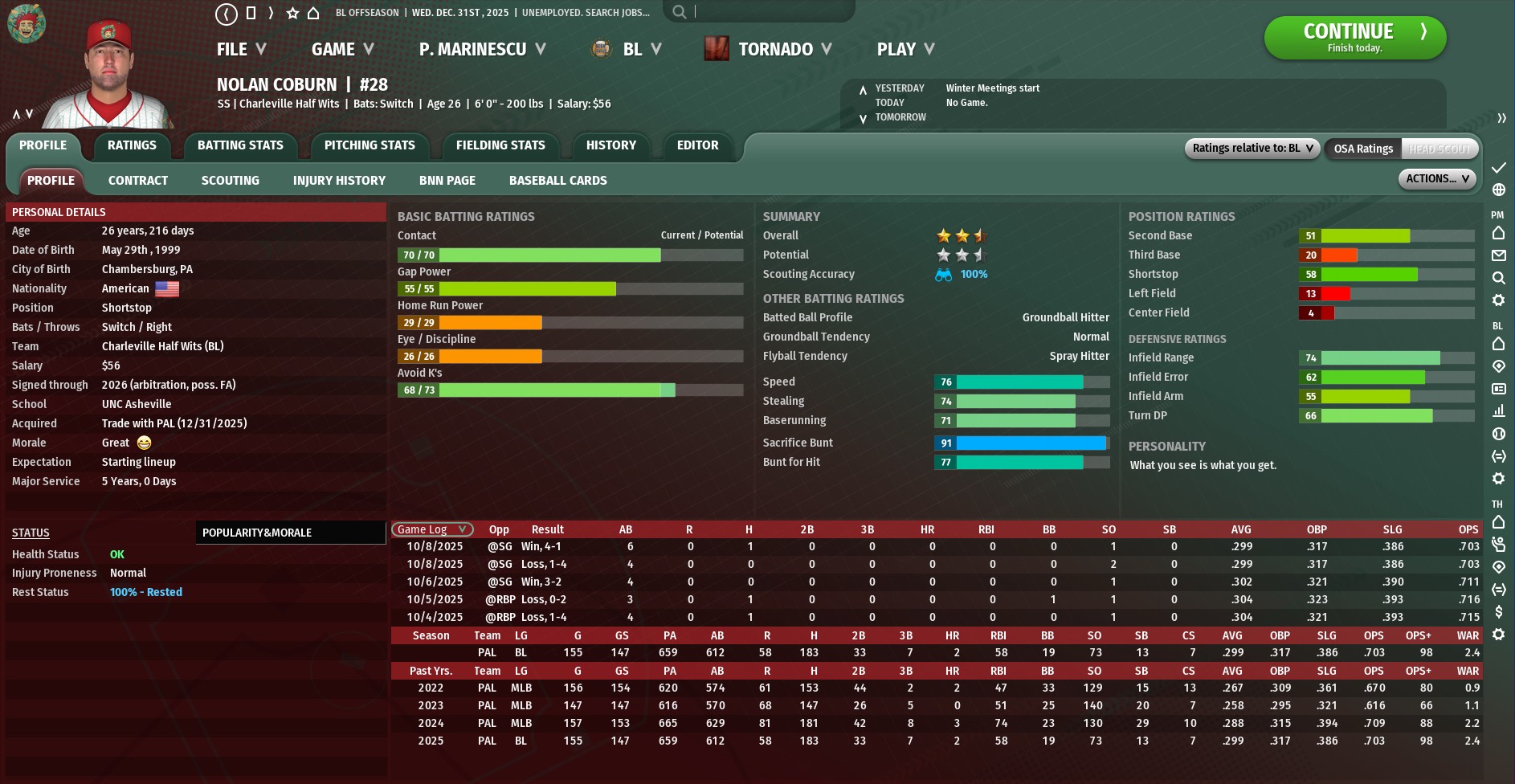The height and width of the screenshot is (784, 1515).
Task: Switch to the Ratings tab
Action: (x=132, y=145)
